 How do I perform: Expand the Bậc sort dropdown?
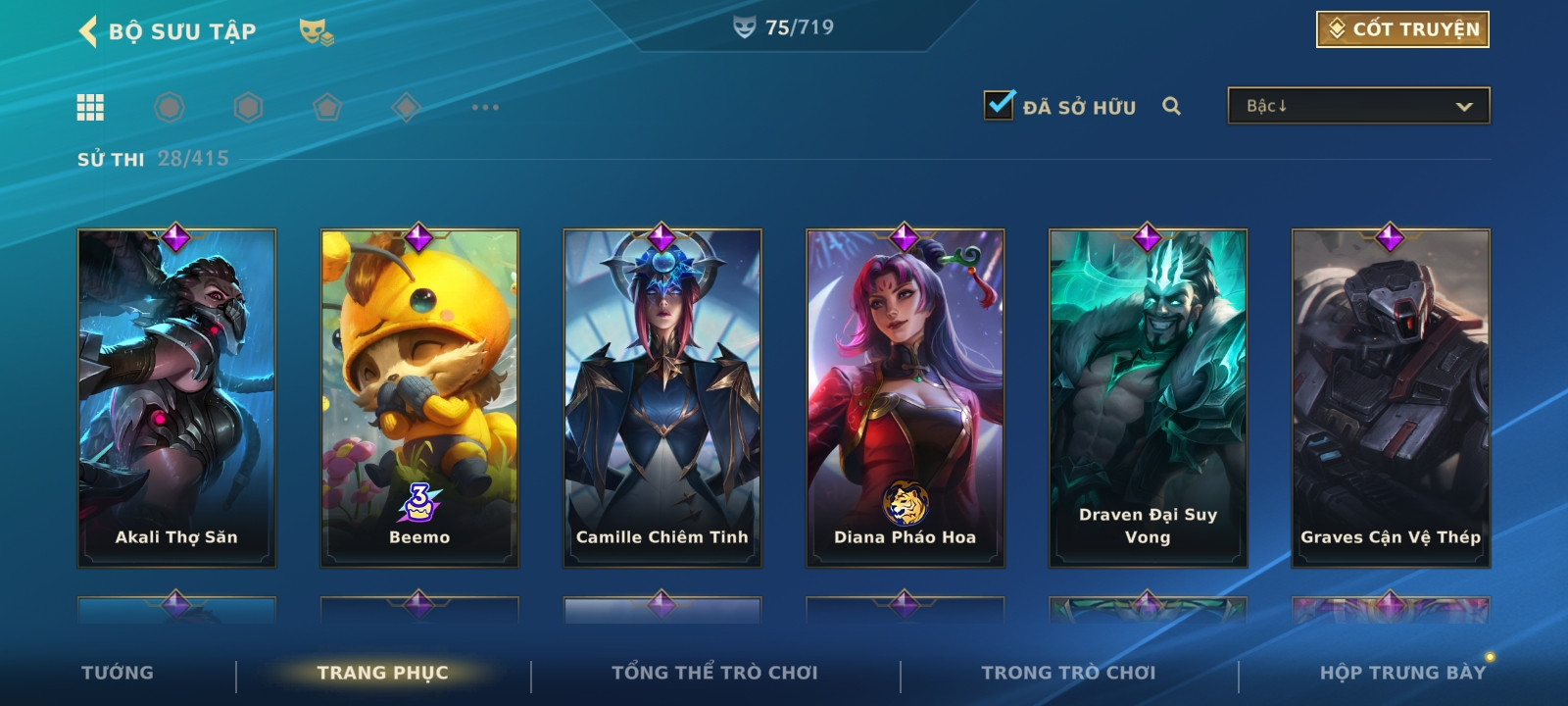coord(1358,106)
